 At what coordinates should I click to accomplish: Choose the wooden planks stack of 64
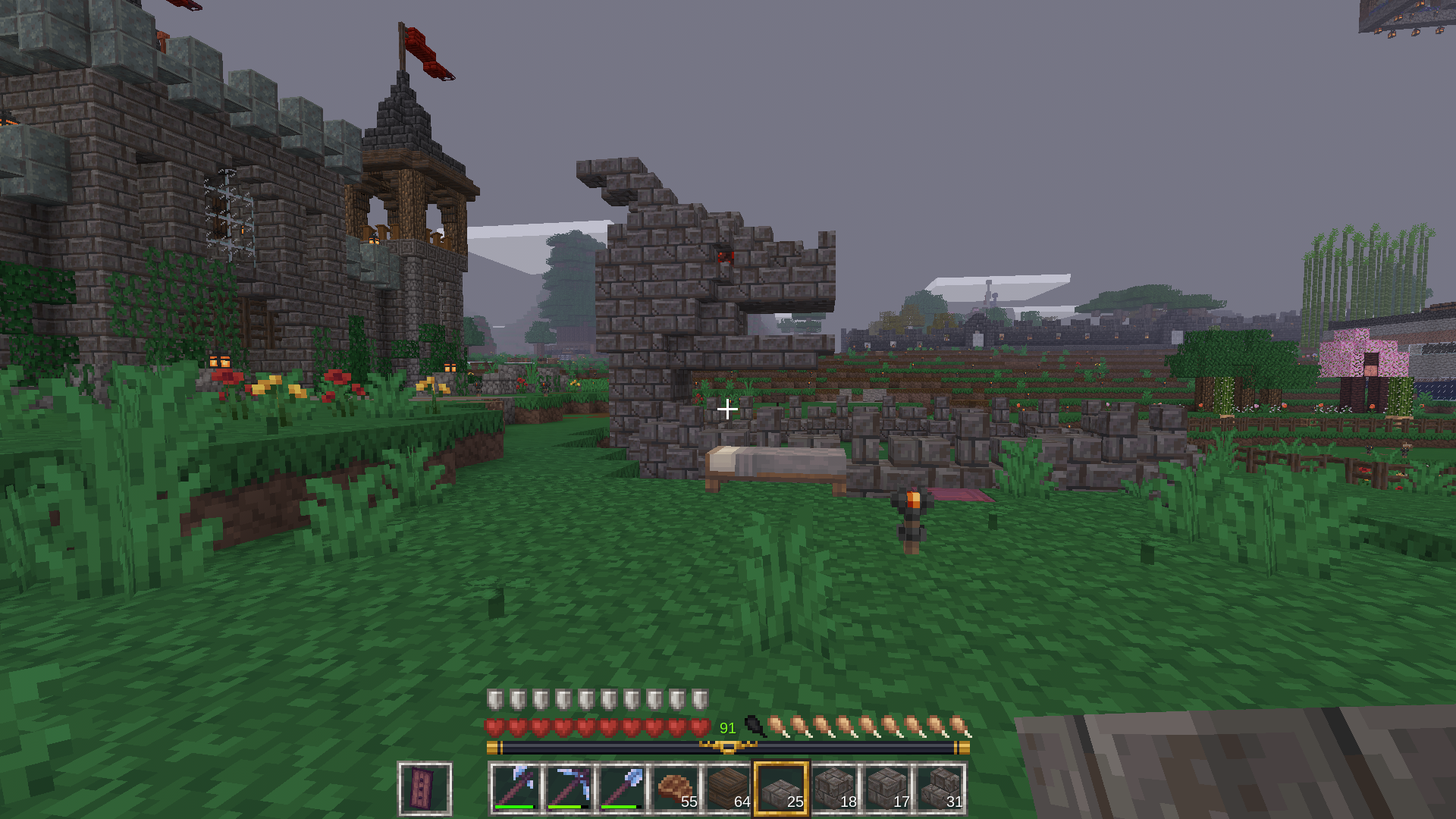point(728,789)
